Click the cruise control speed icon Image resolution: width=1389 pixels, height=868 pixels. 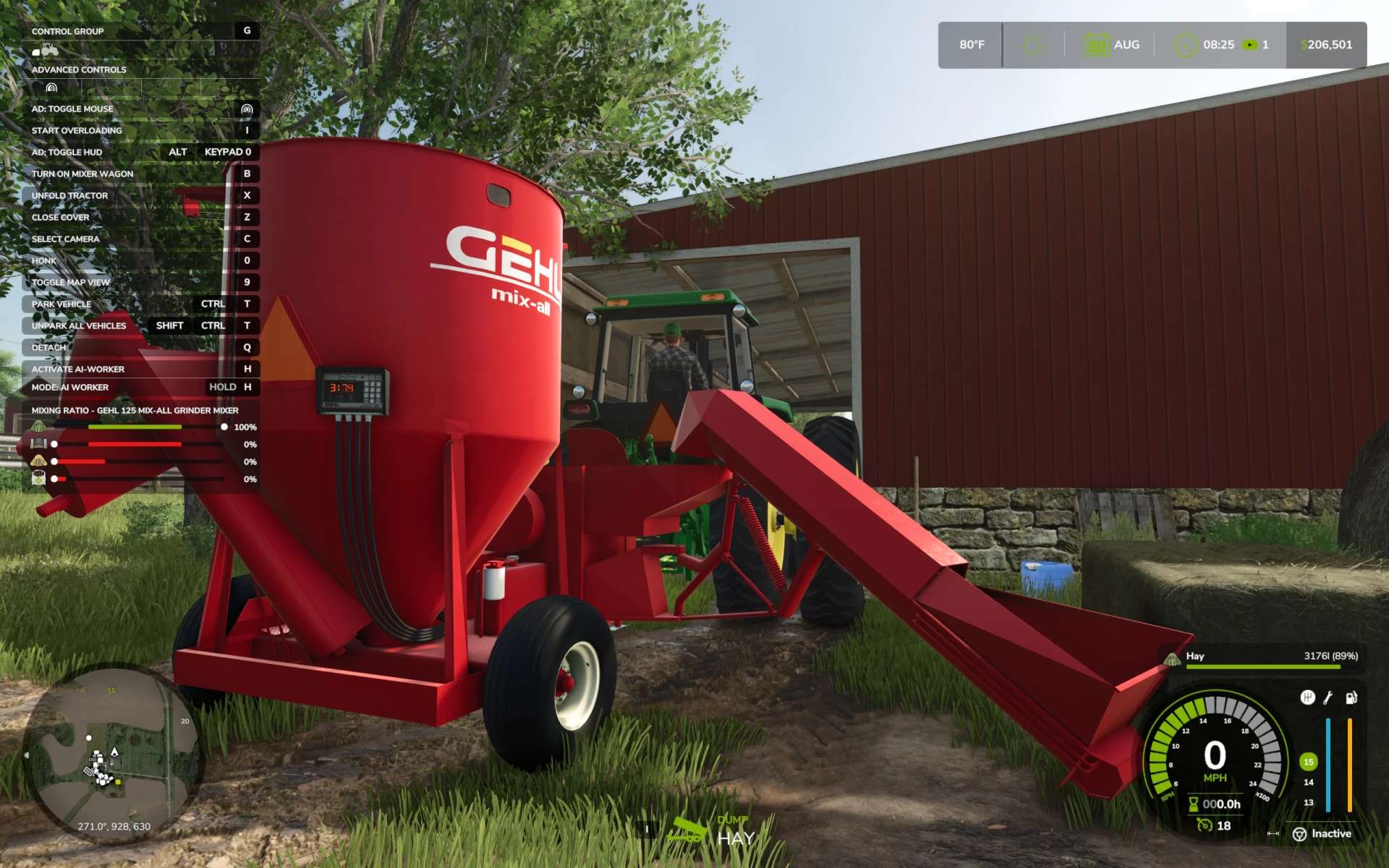coord(1205,825)
